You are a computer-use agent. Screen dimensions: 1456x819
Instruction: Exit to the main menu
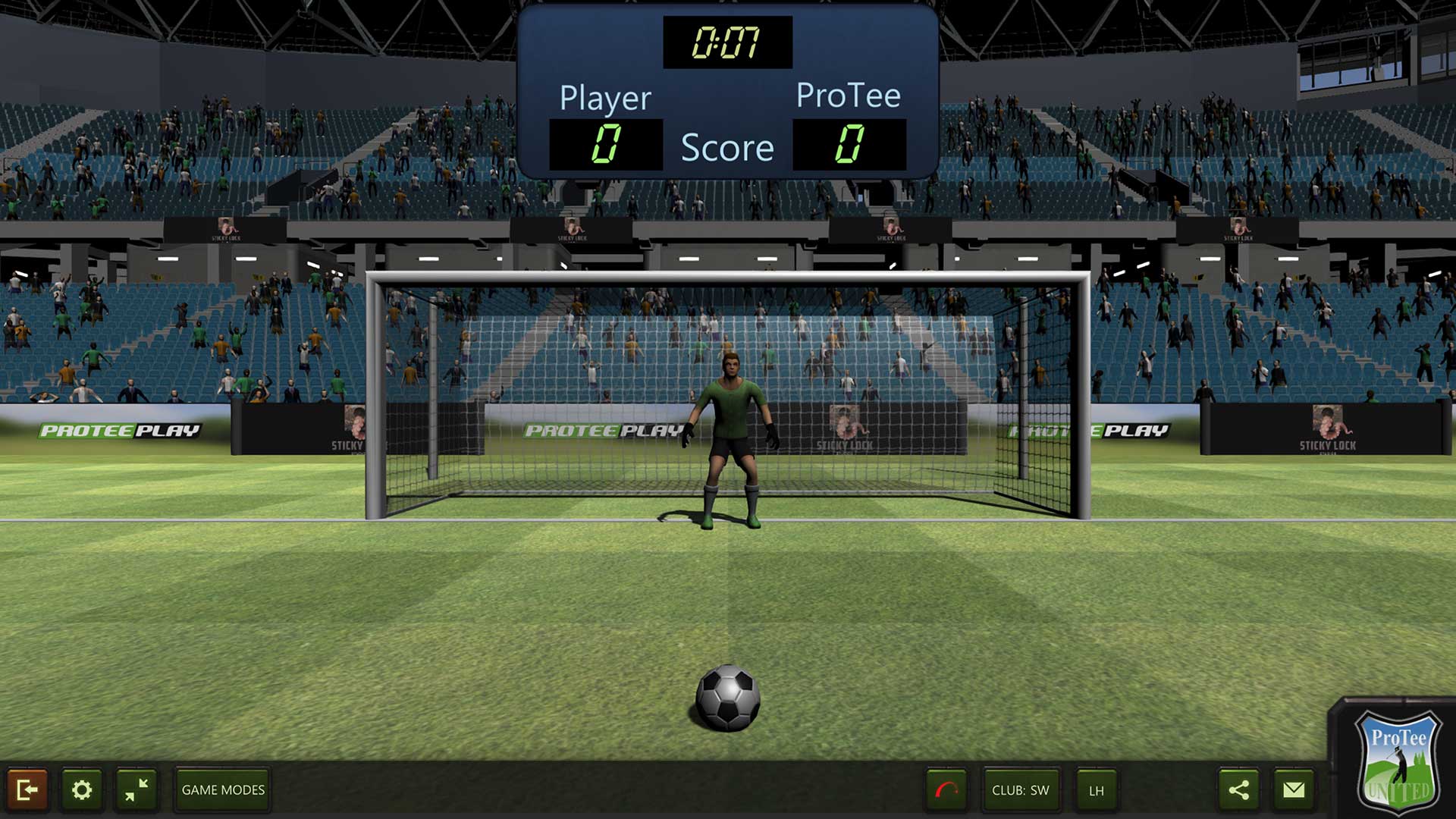[x=28, y=790]
